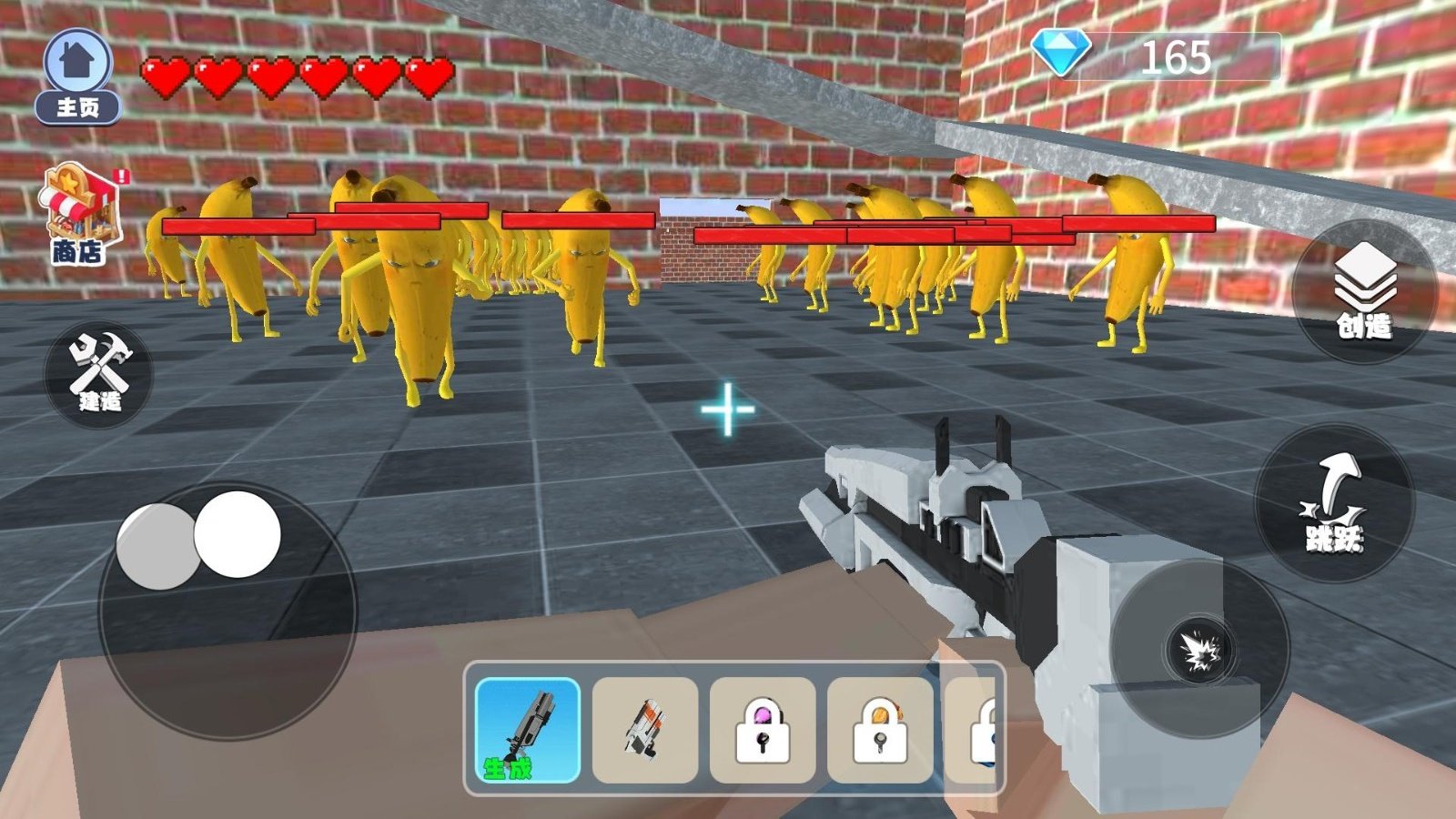Open the 商店 shop
Image resolution: width=1456 pixels, height=819 pixels.
tap(79, 216)
